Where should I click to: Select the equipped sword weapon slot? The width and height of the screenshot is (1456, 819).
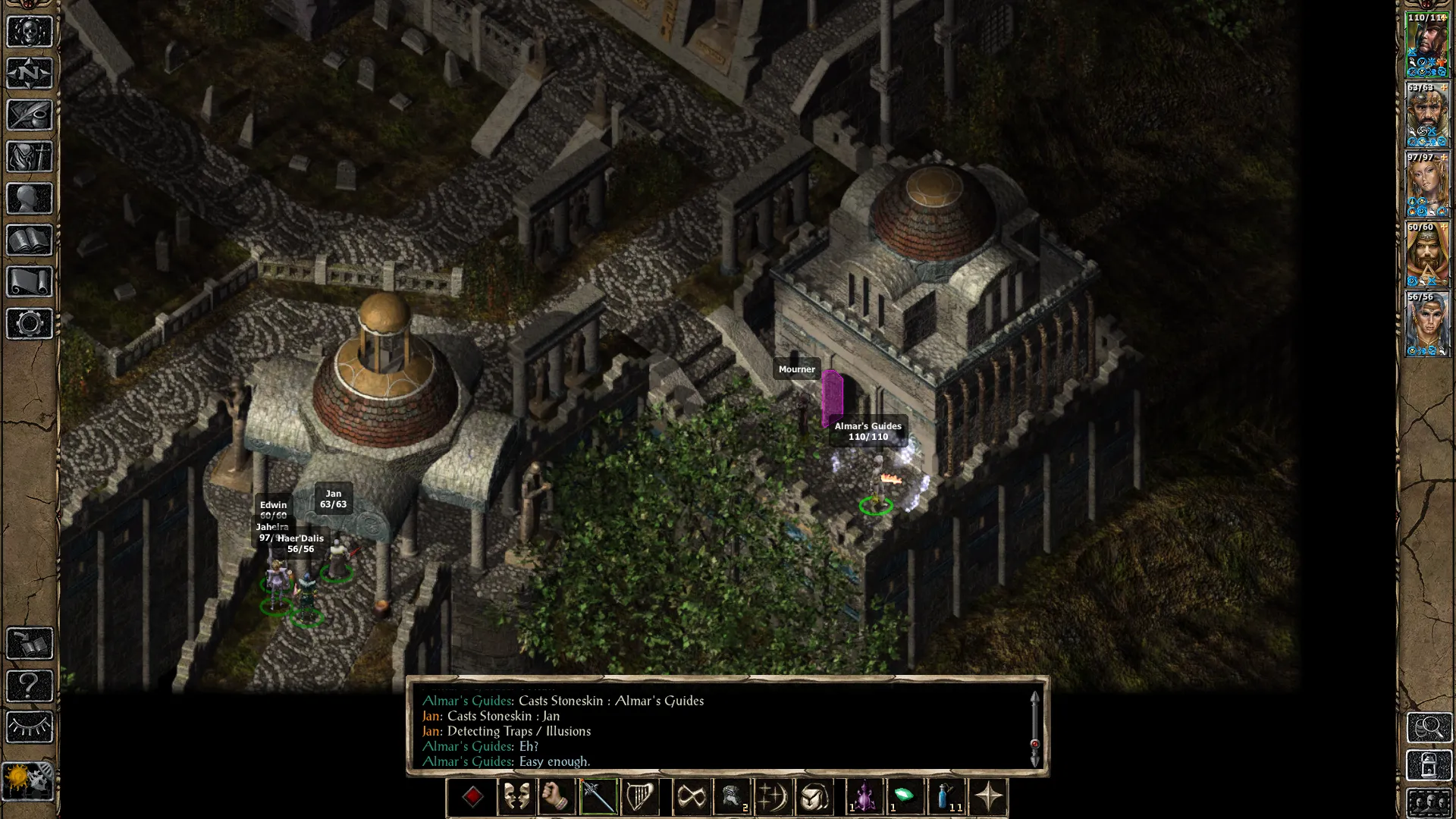point(598,797)
